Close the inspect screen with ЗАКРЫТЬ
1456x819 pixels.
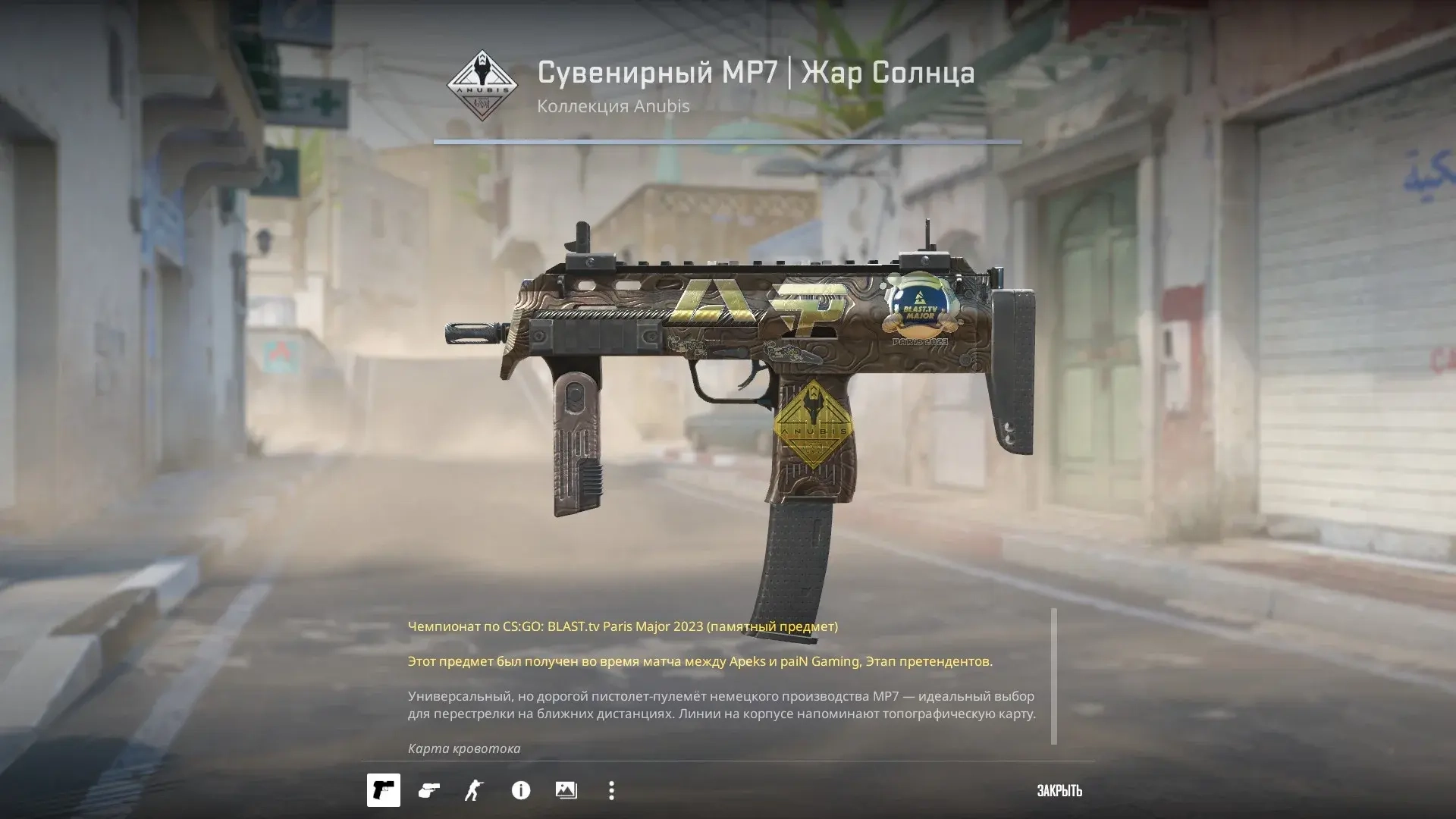point(1059,791)
